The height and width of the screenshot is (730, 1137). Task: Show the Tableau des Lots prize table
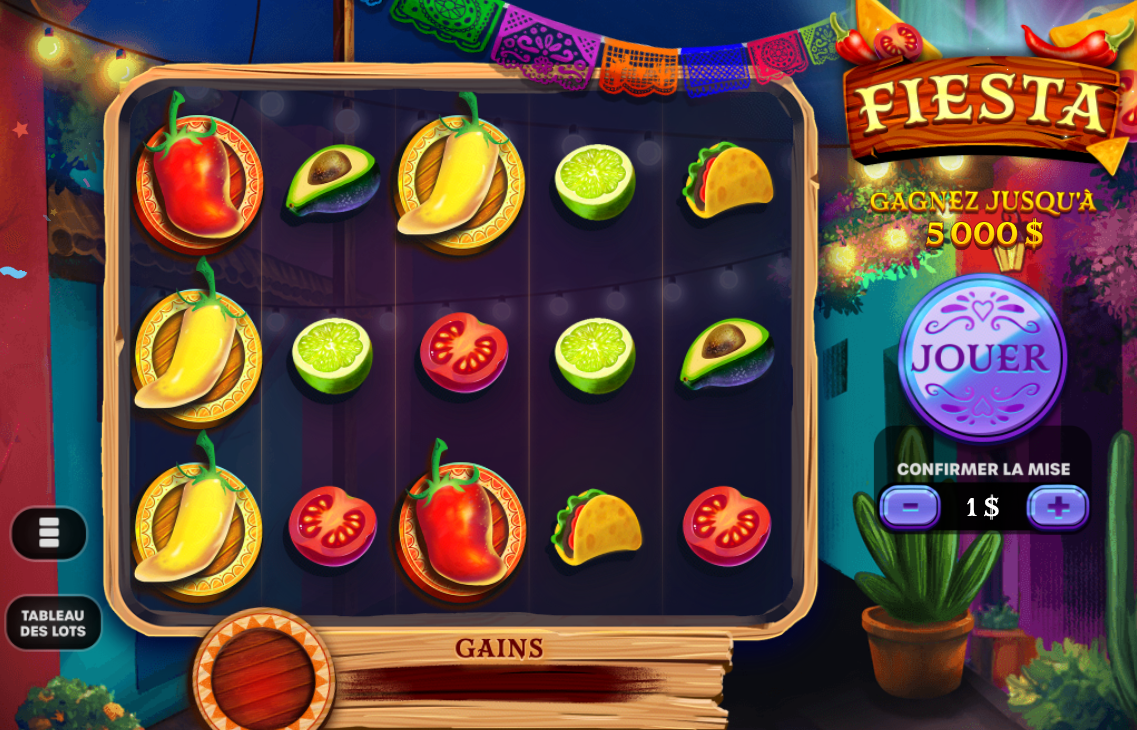pos(54,623)
